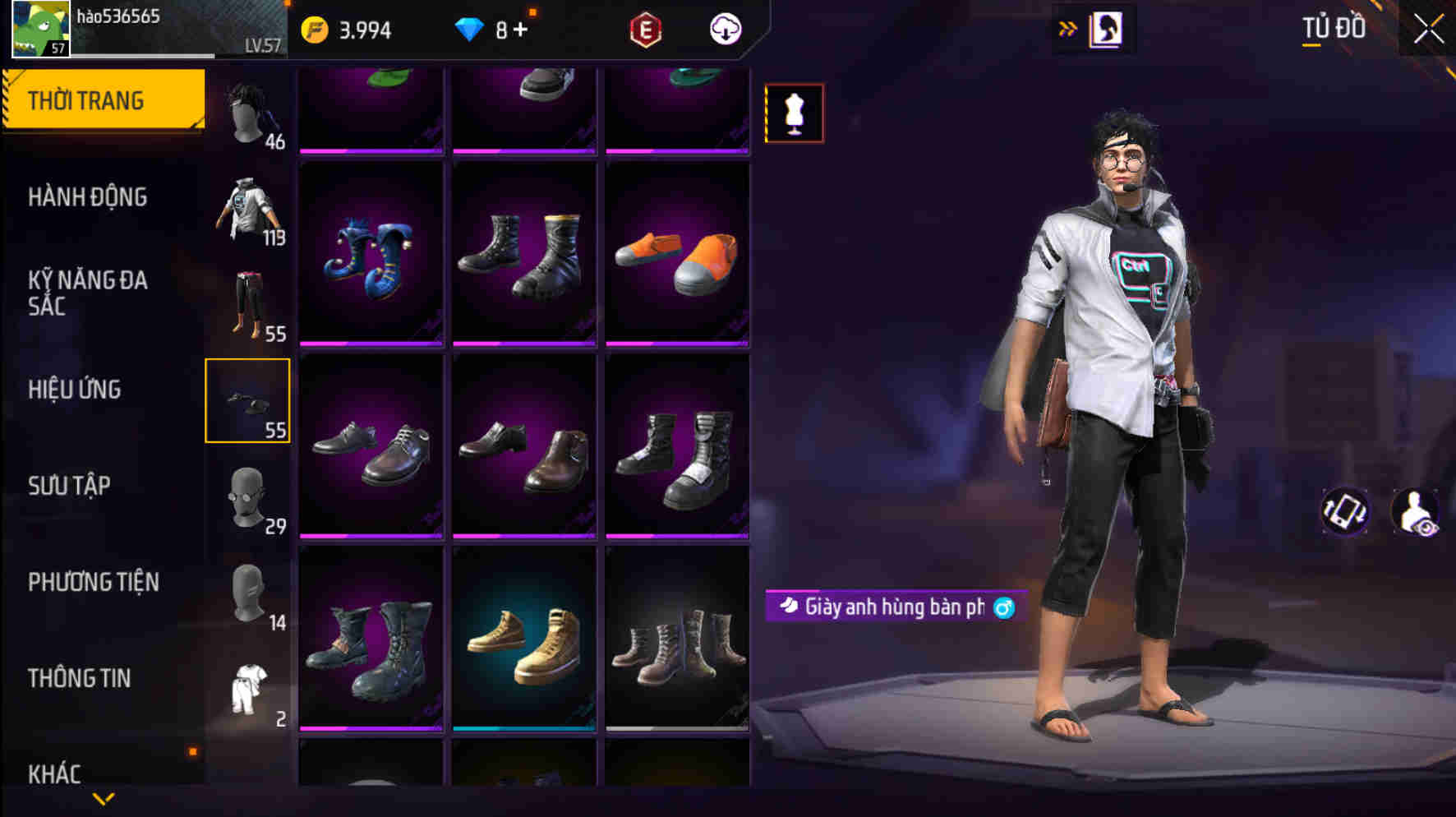Image resolution: width=1456 pixels, height=817 pixels.
Task: Toggle the eyewear slot with 29 items
Action: [248, 497]
